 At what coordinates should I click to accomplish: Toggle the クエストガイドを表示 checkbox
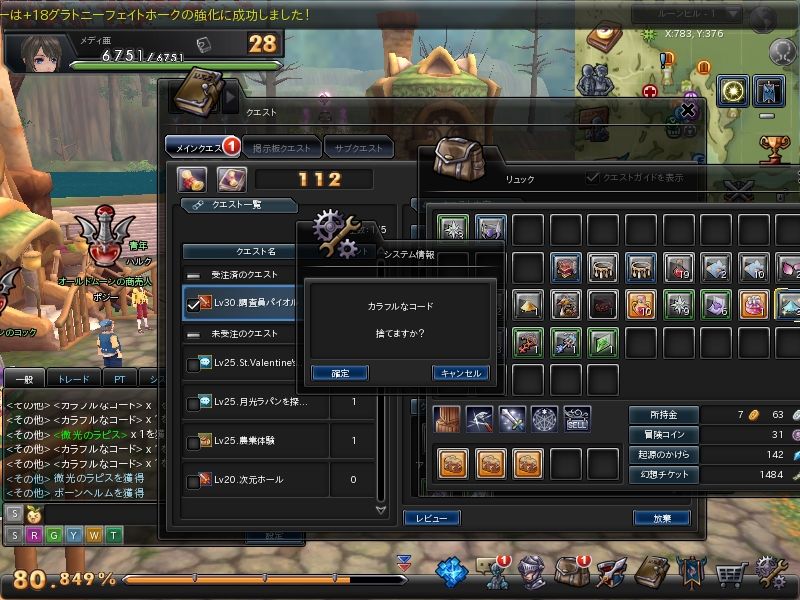click(x=592, y=177)
